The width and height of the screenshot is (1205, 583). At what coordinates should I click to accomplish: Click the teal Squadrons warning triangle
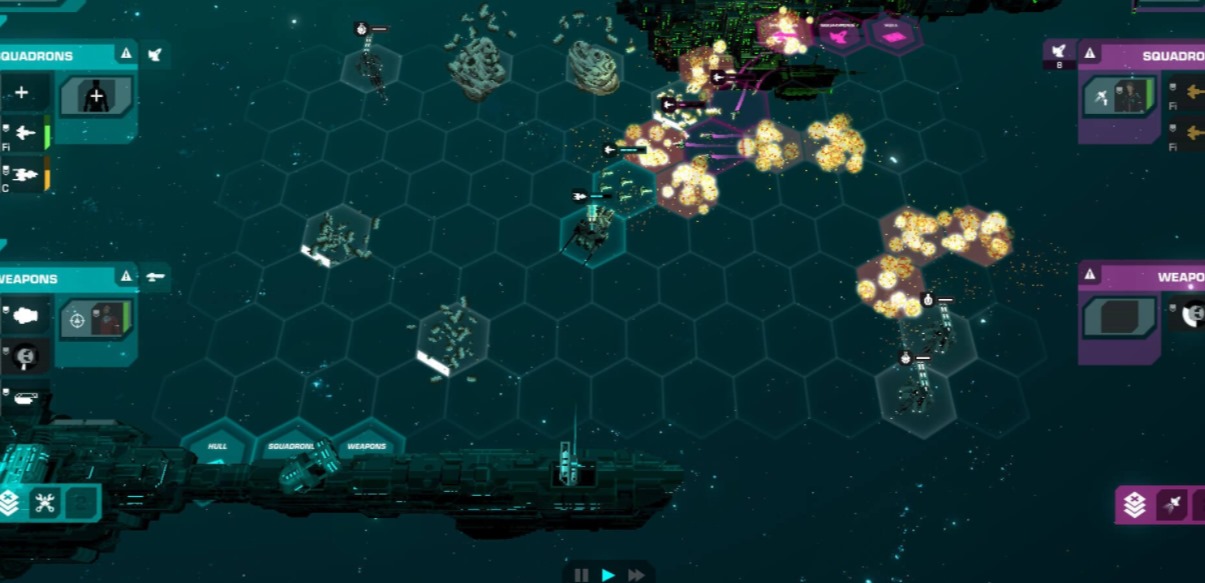[126, 54]
